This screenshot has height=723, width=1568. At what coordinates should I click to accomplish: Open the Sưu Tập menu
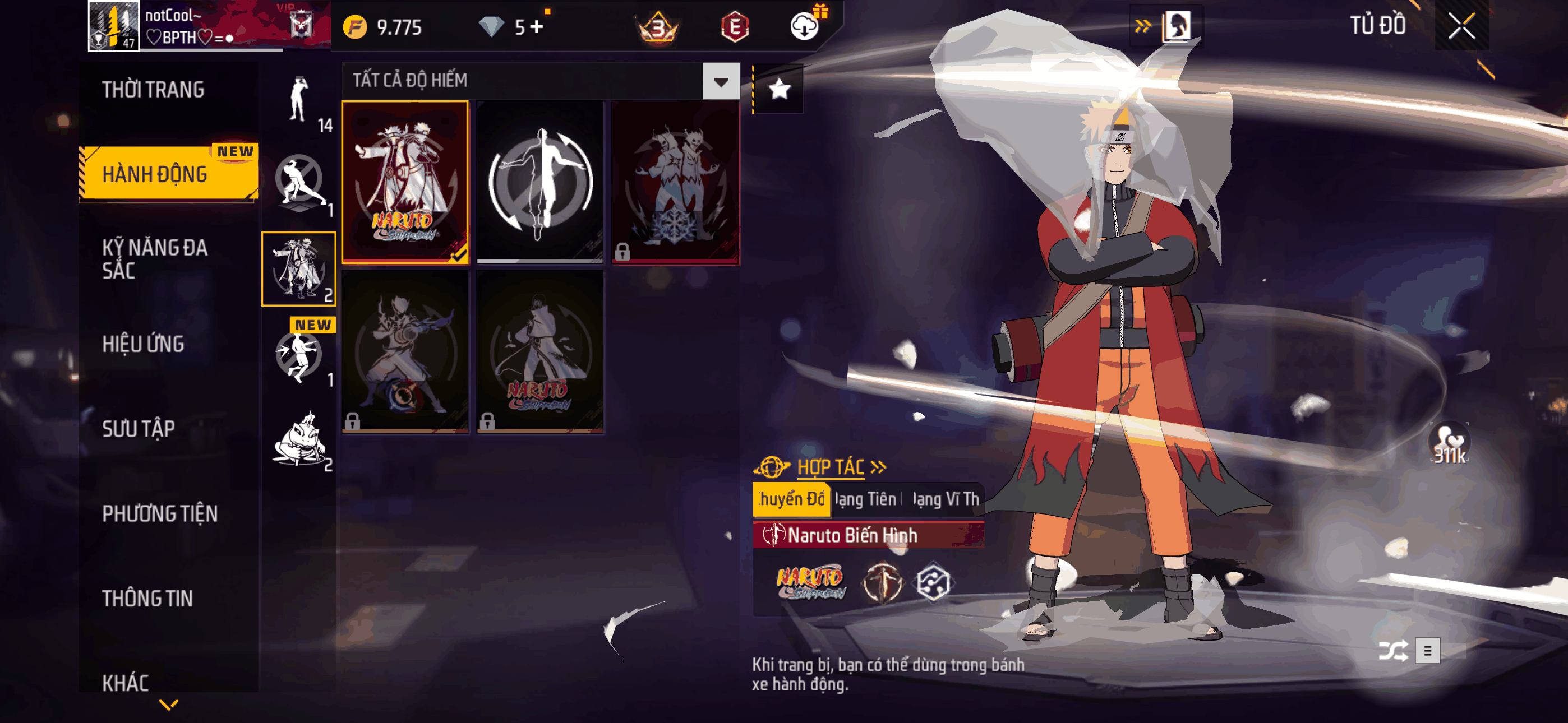(x=138, y=428)
